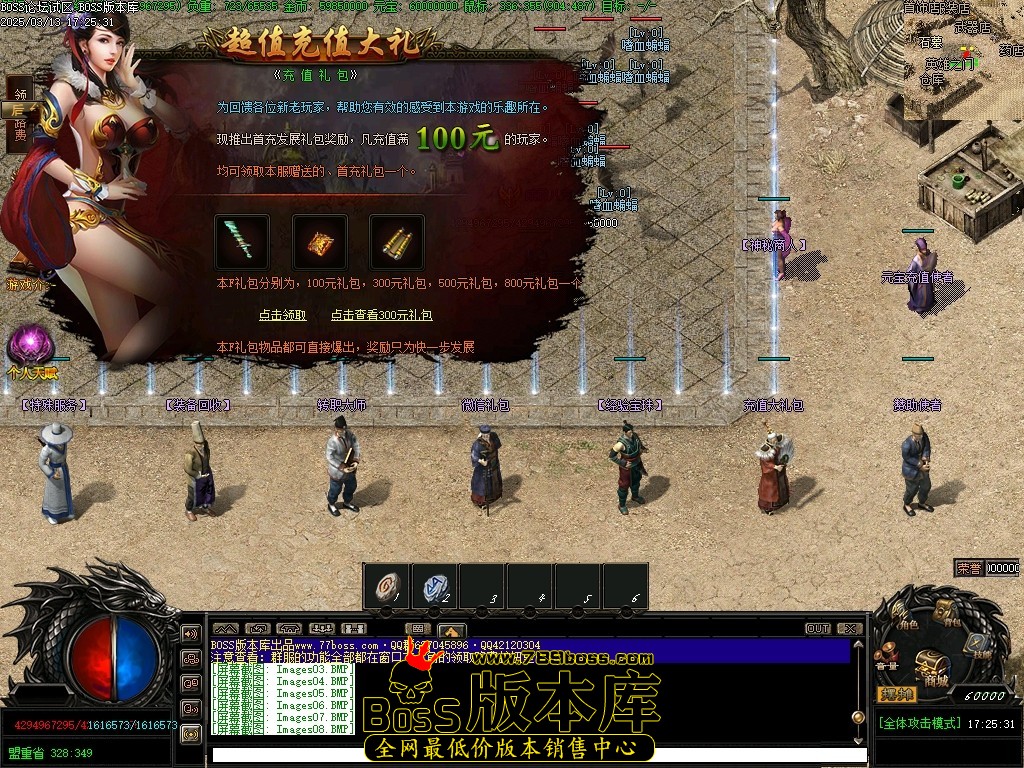This screenshot has width=1024, height=768.
Task: Click the 点击领取 claim link
Action: [x=282, y=315]
